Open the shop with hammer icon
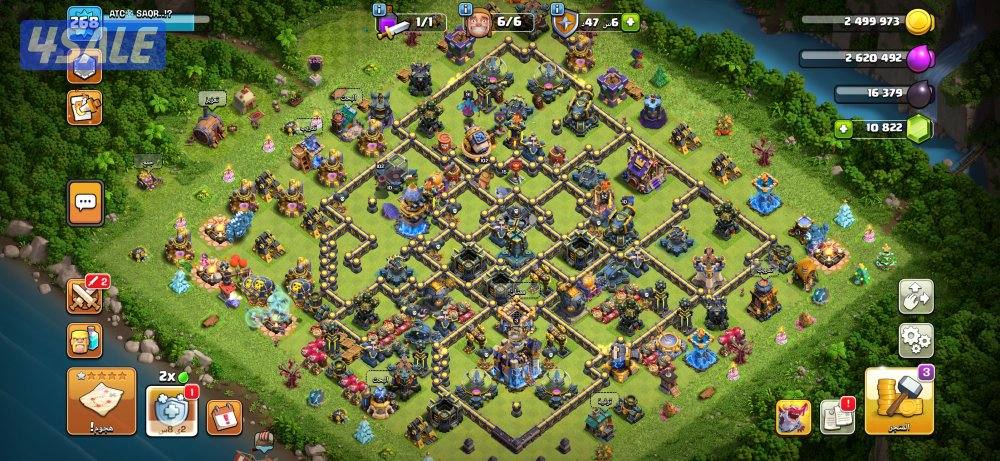The width and height of the screenshot is (1000, 461). point(899,401)
